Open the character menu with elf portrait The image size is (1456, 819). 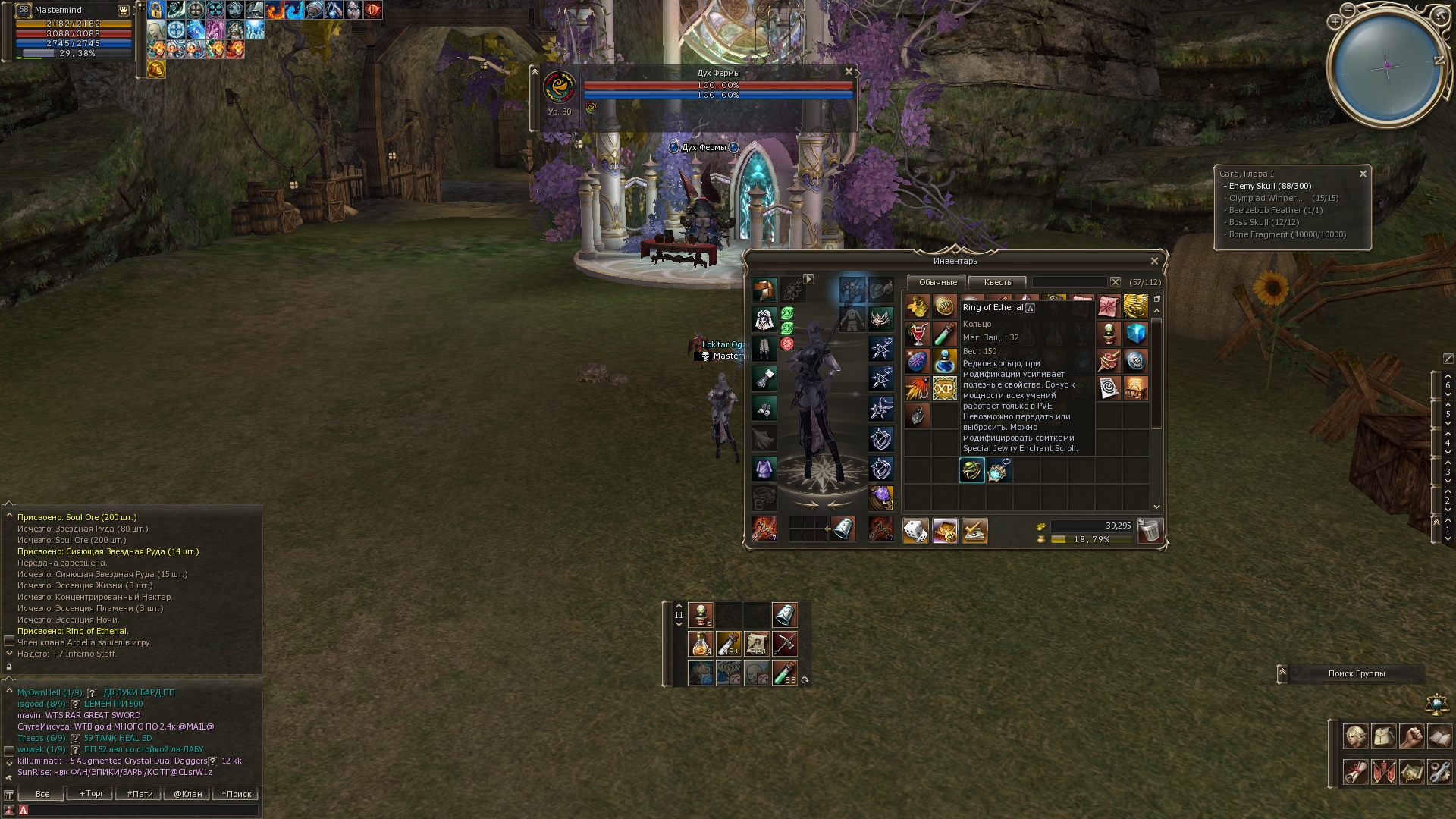click(x=1355, y=736)
